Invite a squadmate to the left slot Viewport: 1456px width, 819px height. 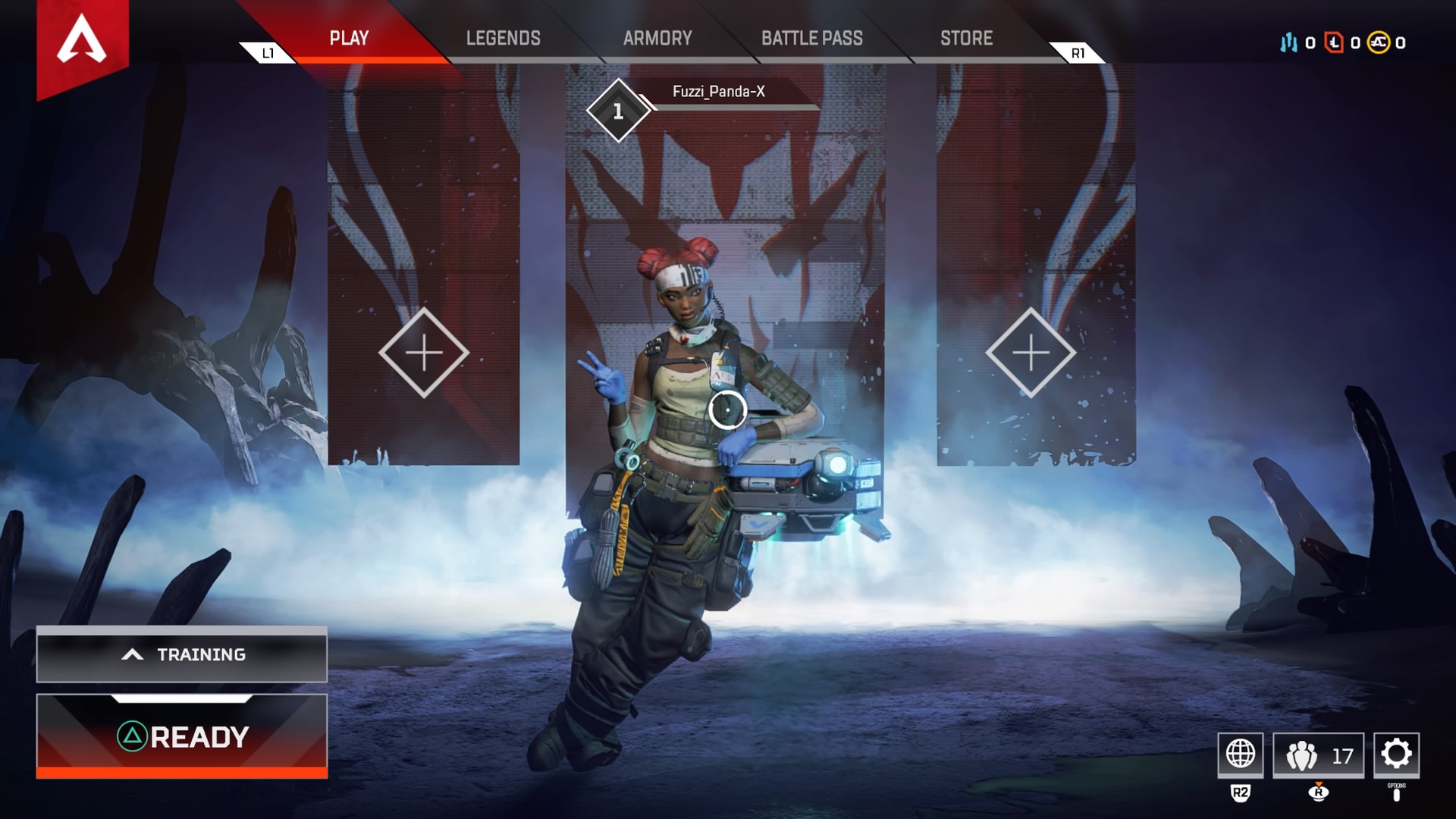(424, 353)
